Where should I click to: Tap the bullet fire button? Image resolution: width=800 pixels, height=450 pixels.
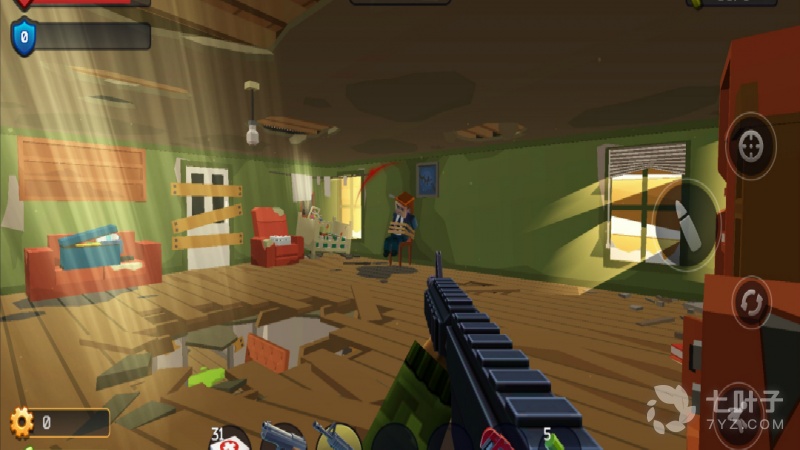pos(683,224)
